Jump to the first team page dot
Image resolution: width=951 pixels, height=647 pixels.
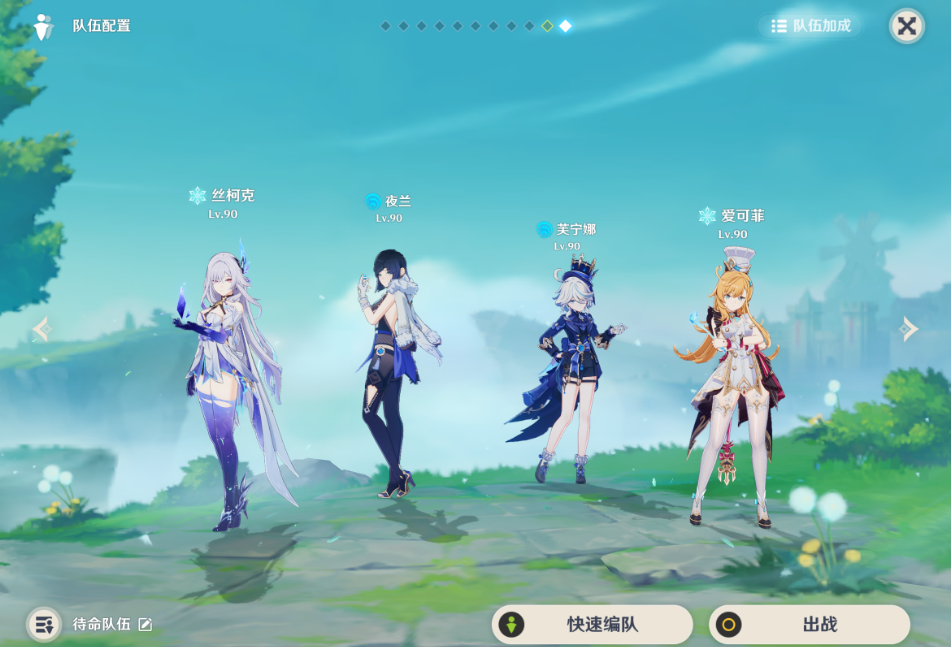click(386, 26)
